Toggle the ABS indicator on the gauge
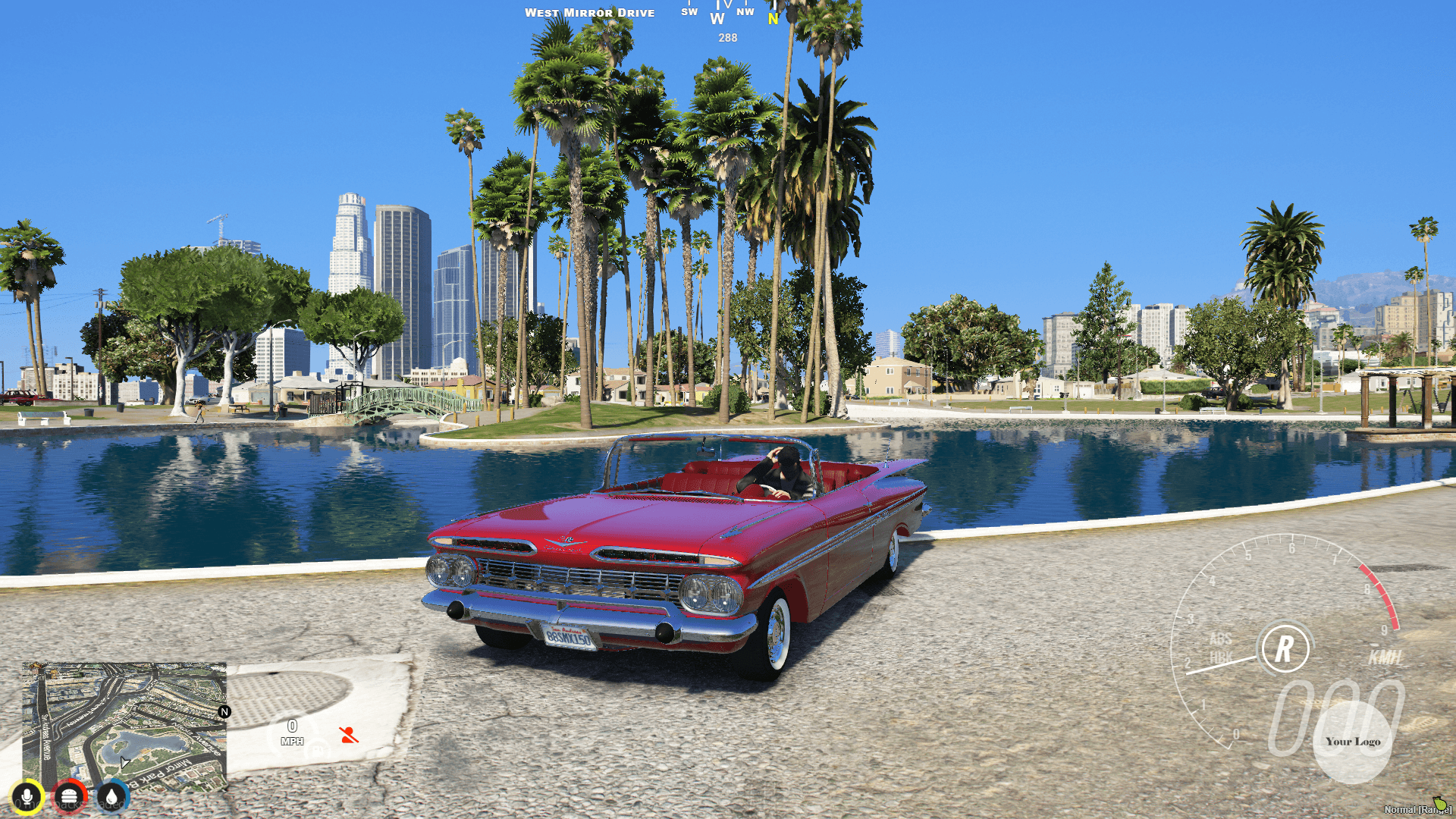Image resolution: width=1456 pixels, height=819 pixels. [1222, 638]
